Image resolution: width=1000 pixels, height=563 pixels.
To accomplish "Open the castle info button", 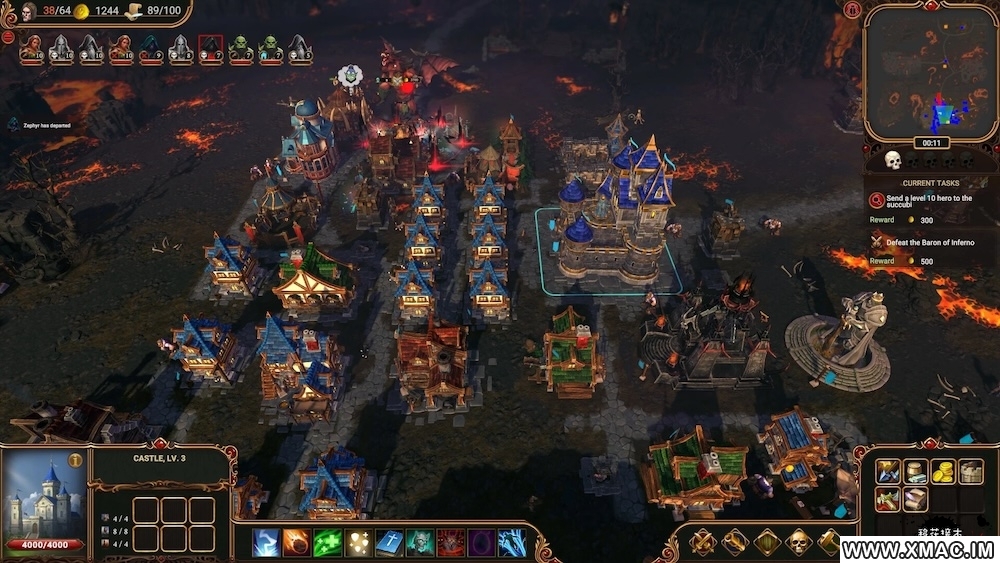I will pyautogui.click(x=74, y=460).
